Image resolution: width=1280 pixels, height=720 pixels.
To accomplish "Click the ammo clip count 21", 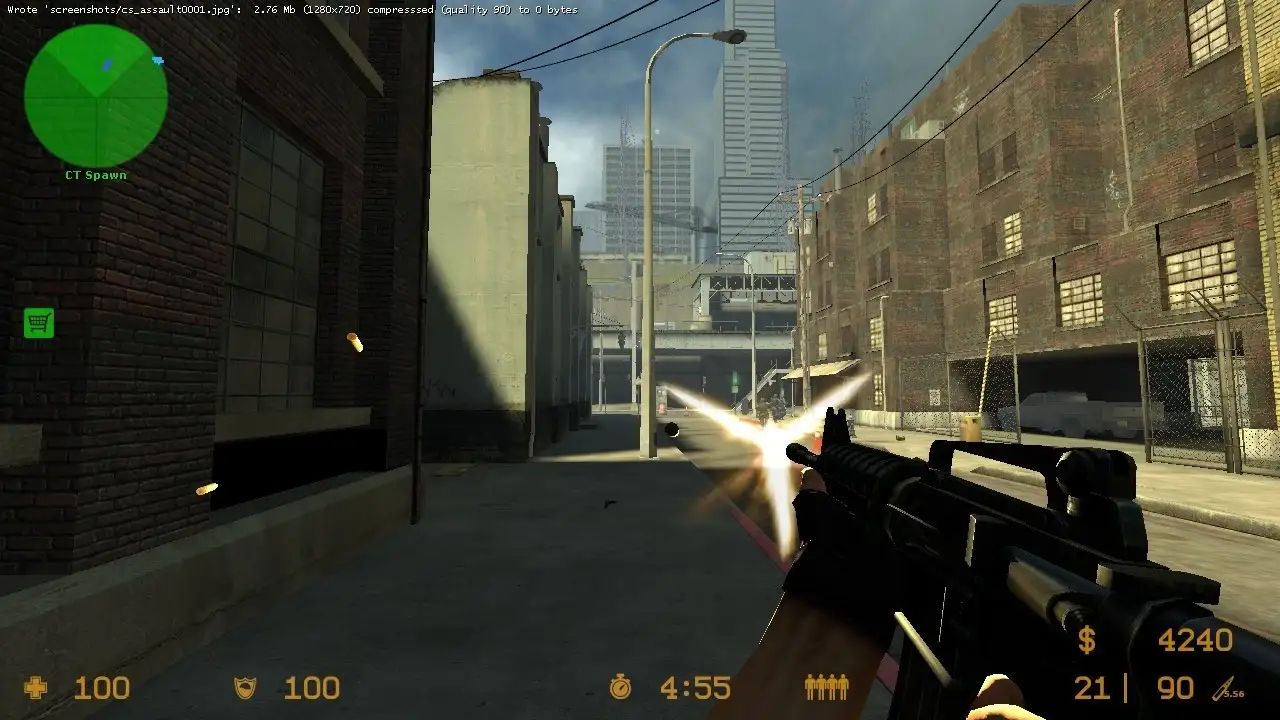I will pos(1093,688).
